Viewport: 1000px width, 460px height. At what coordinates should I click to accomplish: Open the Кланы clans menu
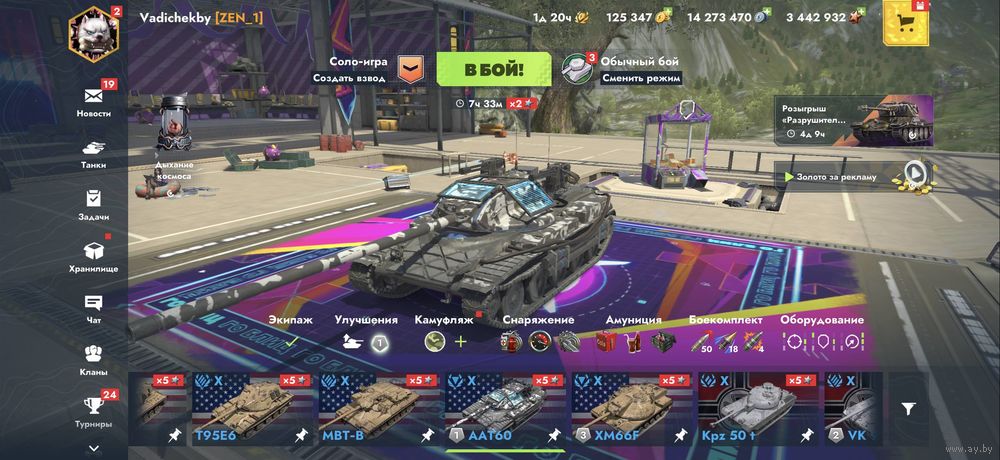pos(94,358)
